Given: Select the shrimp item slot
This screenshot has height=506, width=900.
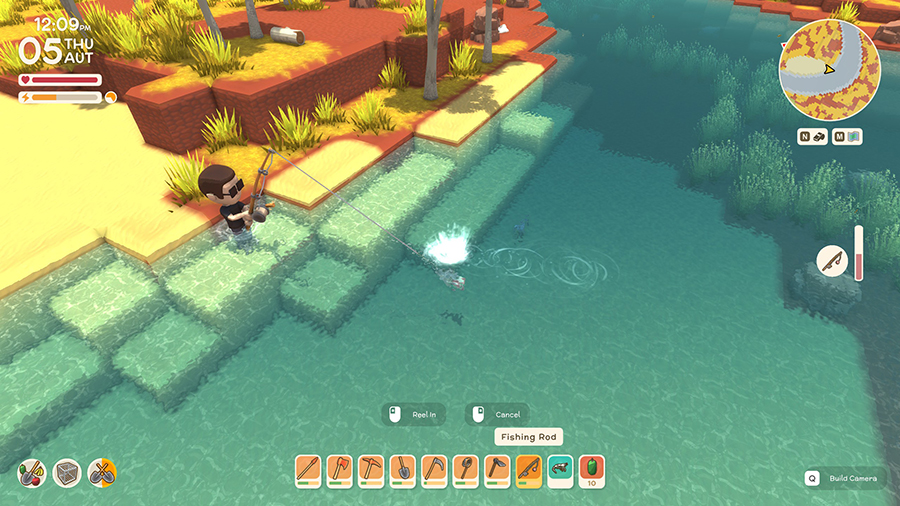Looking at the screenshot, I should pos(560,468).
